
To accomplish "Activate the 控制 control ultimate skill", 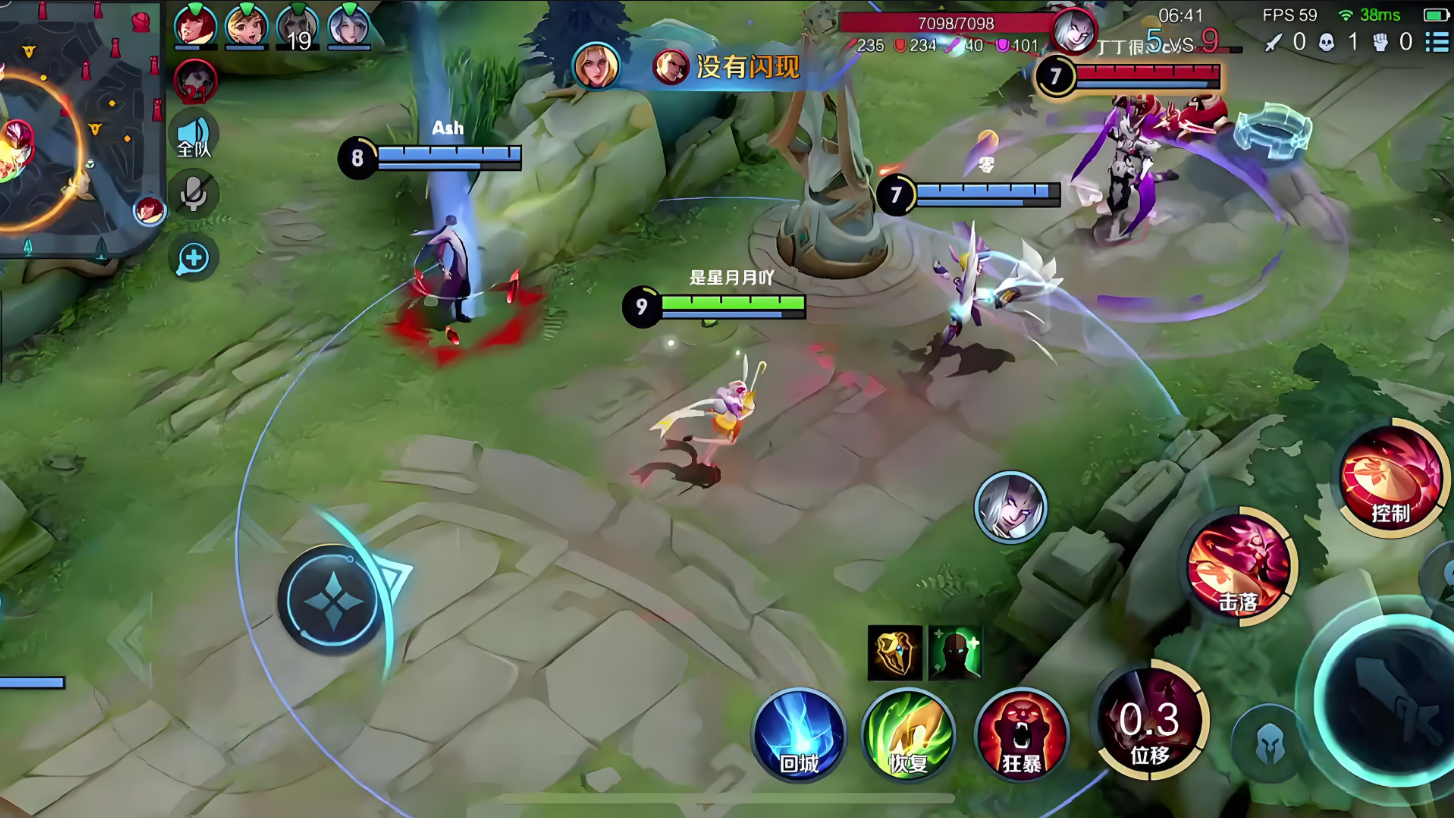I will click(1391, 478).
